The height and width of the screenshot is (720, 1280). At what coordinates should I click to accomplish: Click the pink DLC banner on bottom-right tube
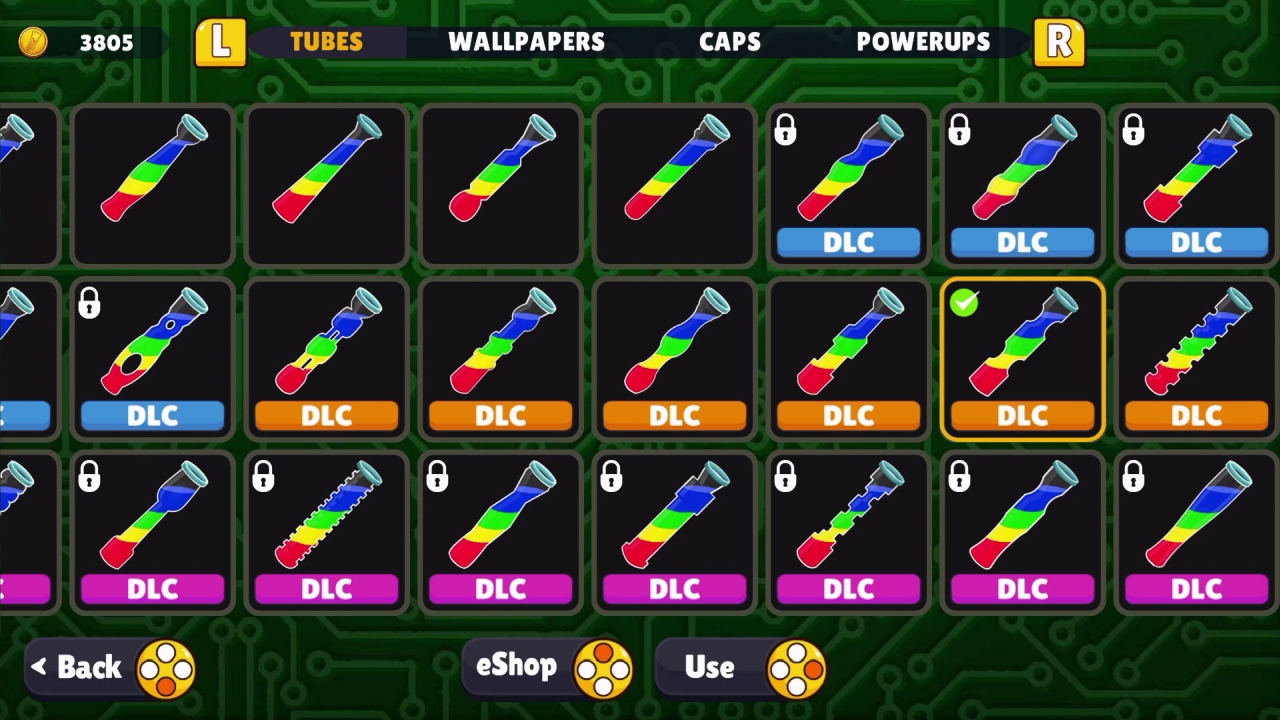pos(1197,589)
